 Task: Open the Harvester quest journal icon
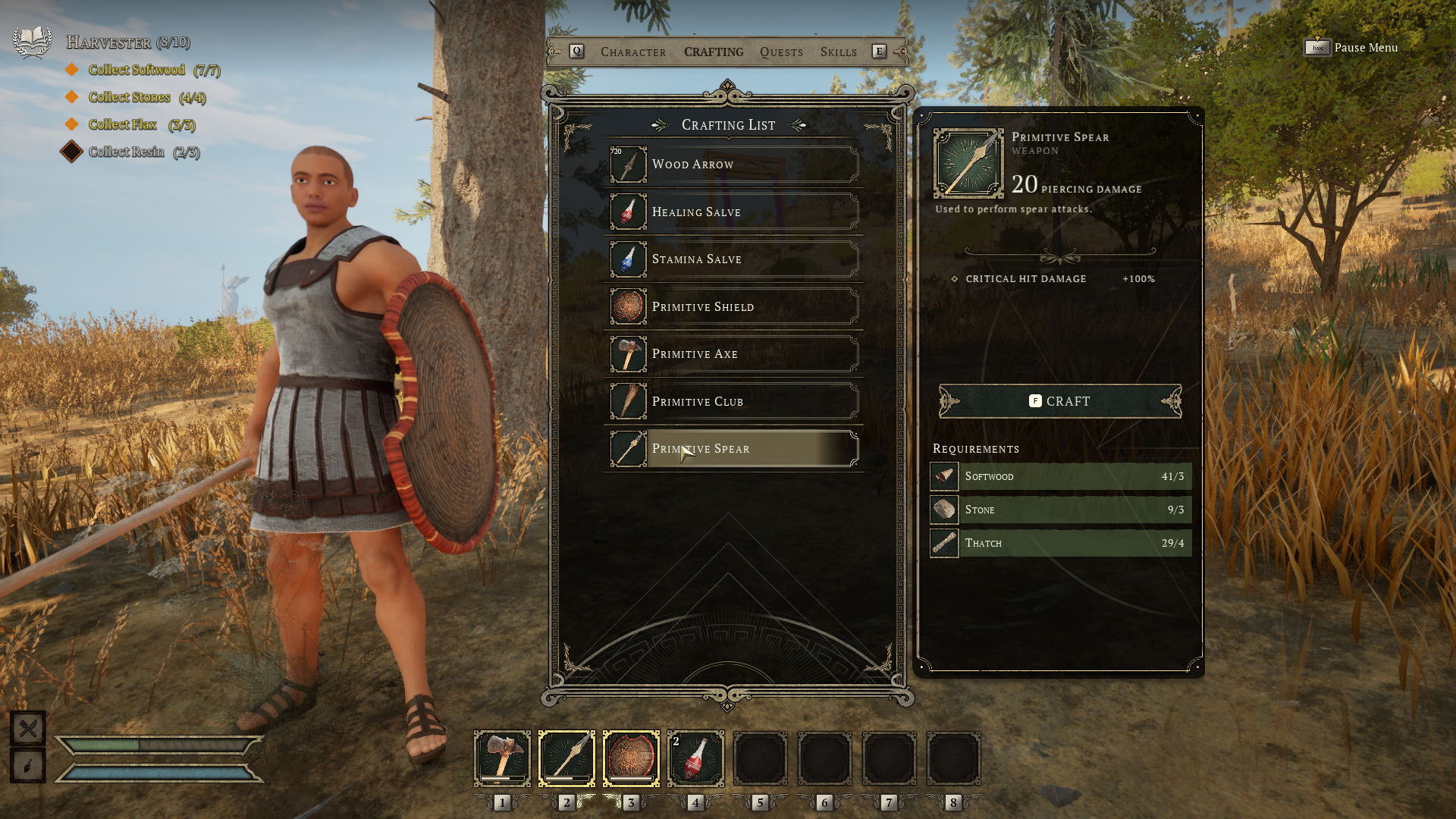tap(32, 42)
